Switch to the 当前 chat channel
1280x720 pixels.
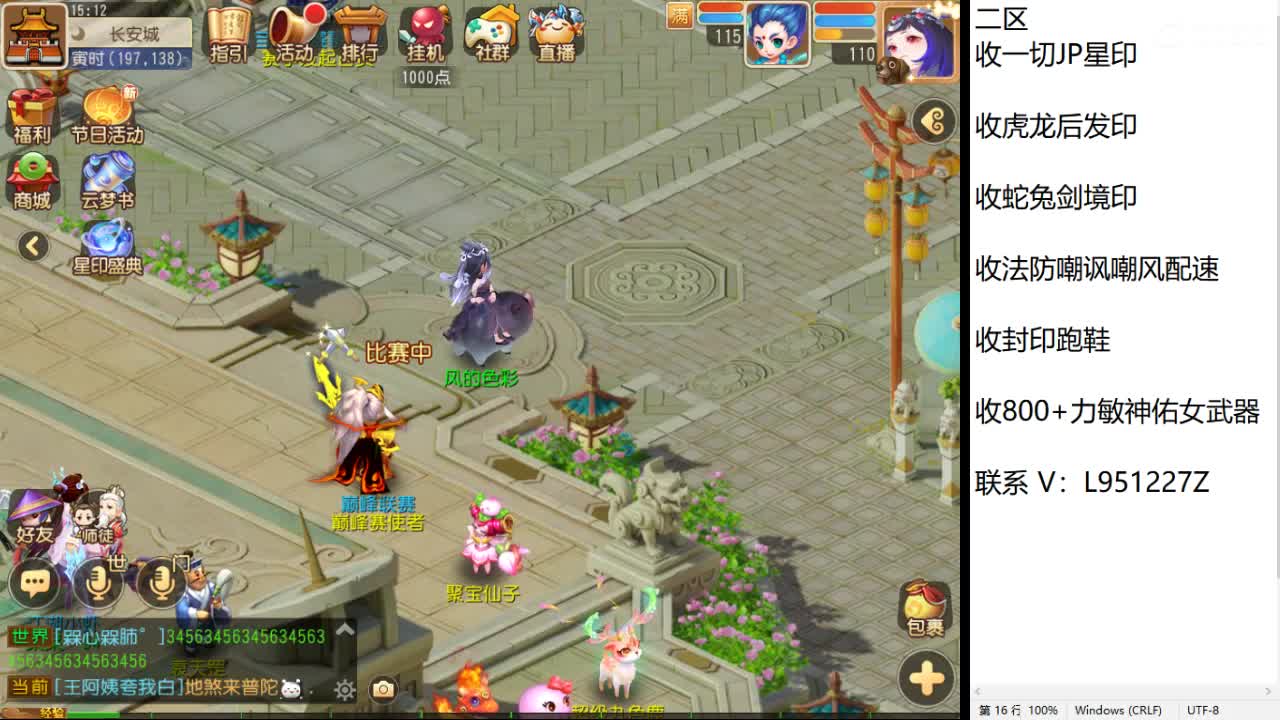[x=30, y=688]
